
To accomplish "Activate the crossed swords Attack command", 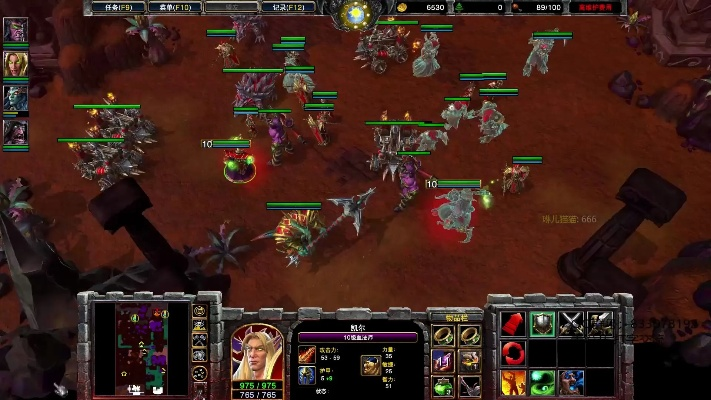I will coord(570,324).
